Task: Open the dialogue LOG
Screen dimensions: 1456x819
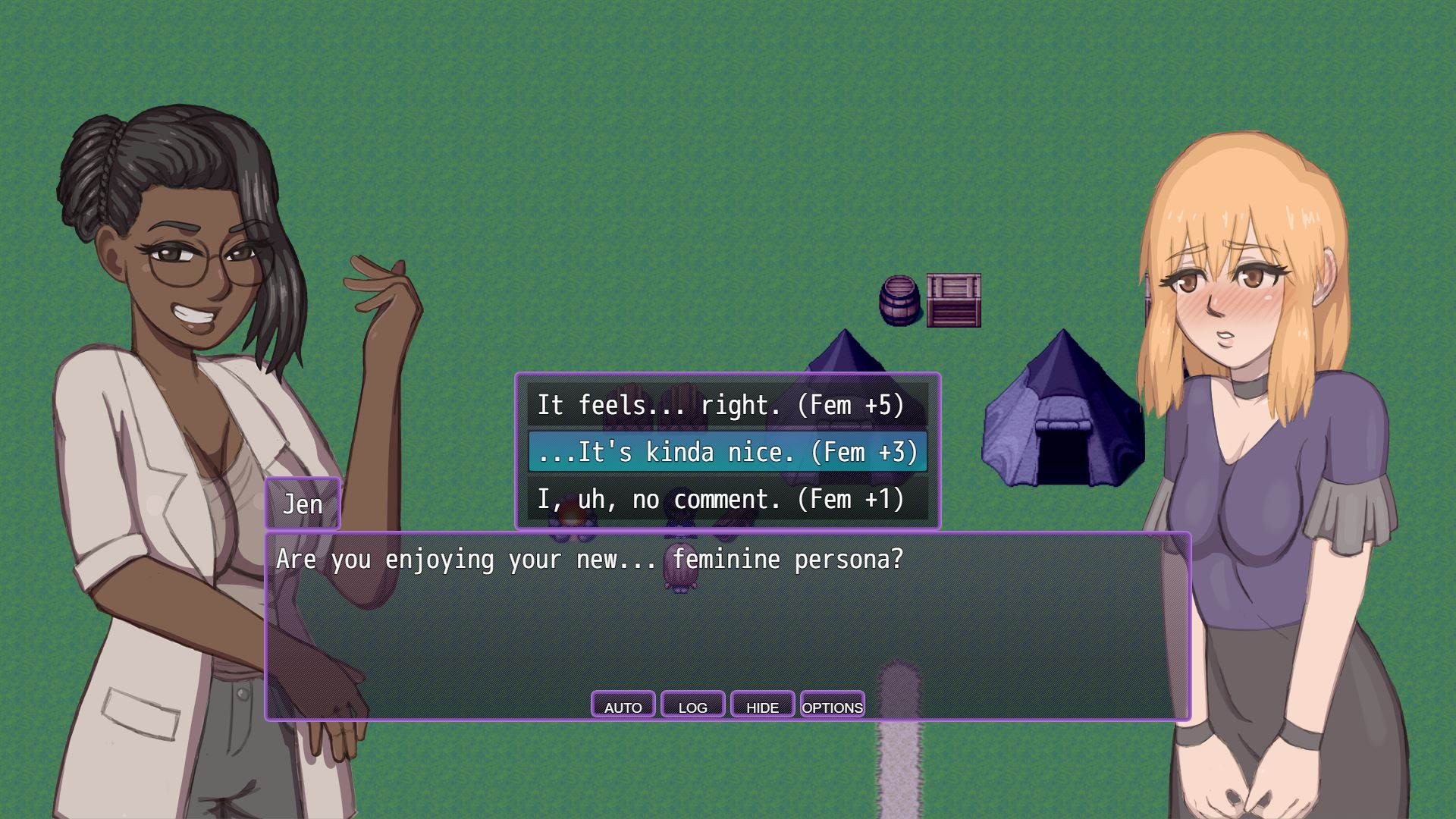Action: (692, 705)
